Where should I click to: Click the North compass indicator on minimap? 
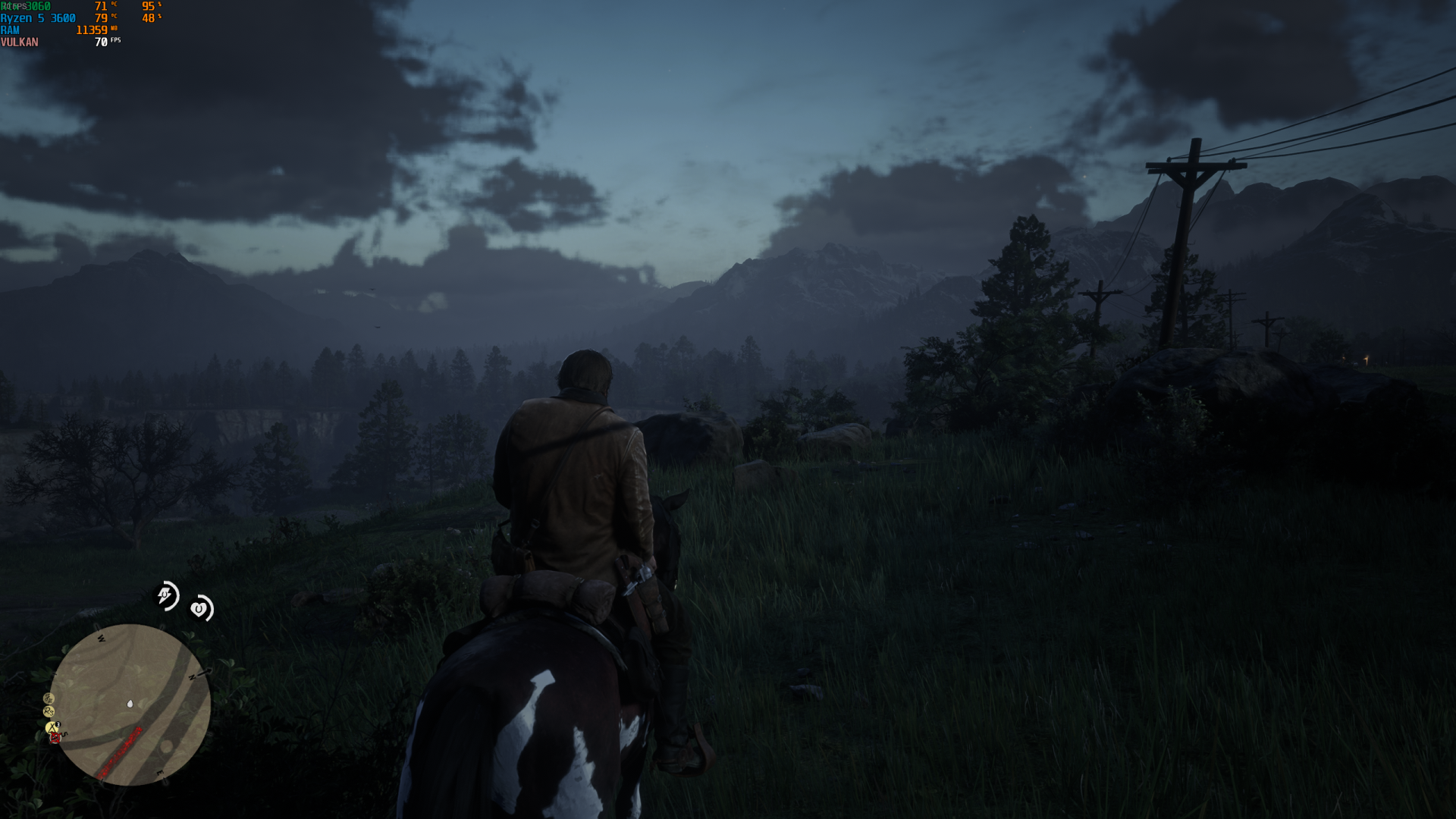pos(193,676)
